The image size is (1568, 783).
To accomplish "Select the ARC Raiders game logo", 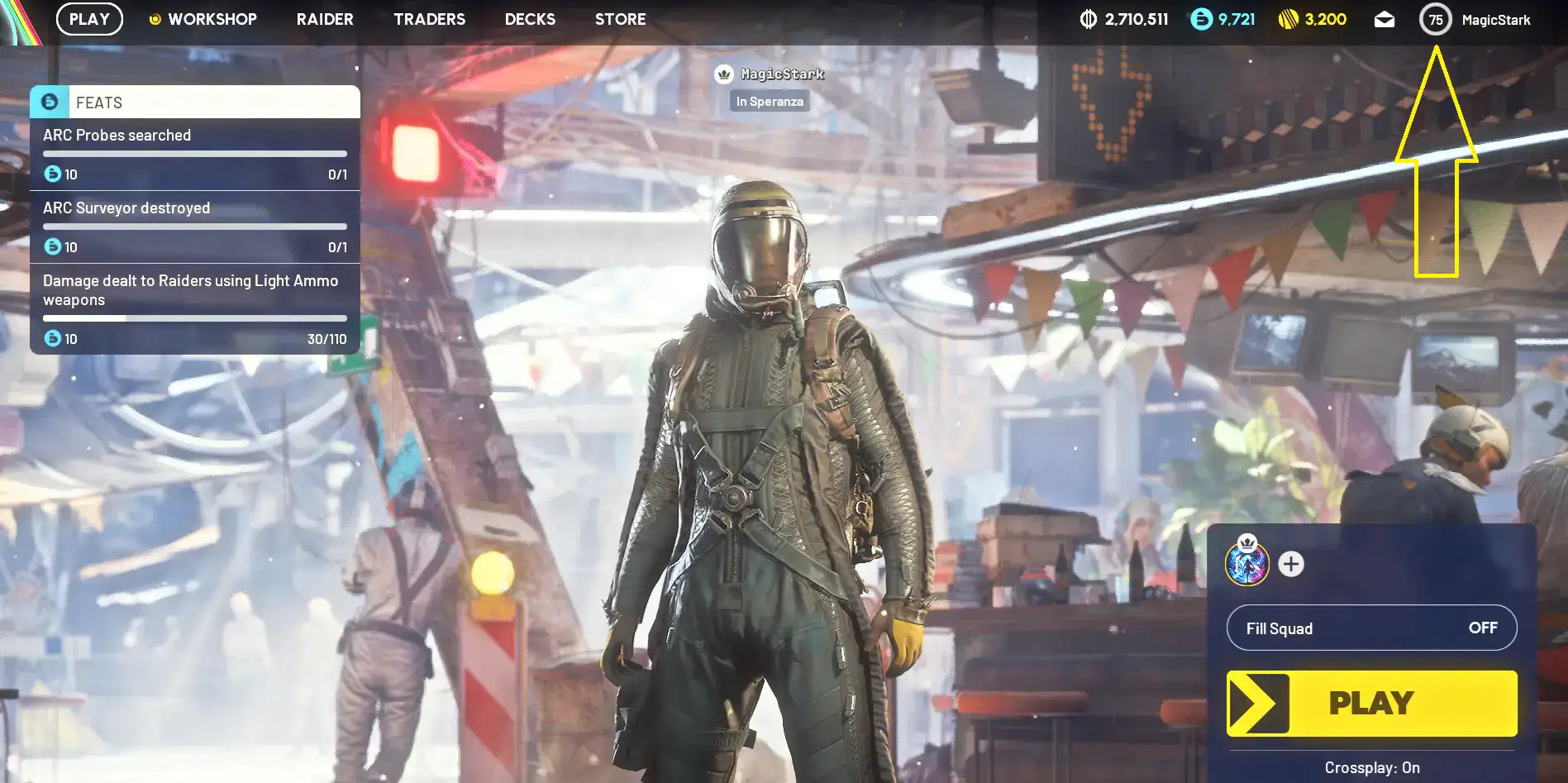I will pyautogui.click(x=16, y=19).
